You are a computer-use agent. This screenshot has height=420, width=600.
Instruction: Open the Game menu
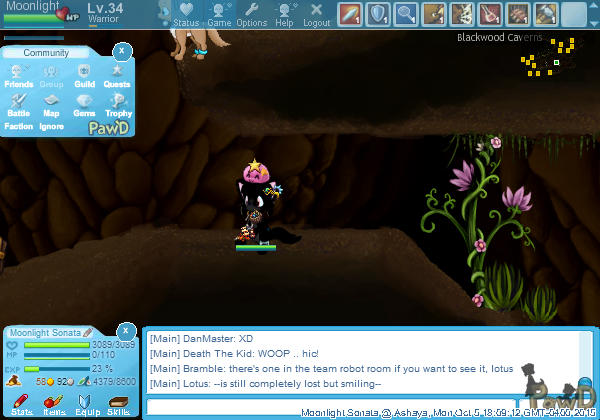219,14
